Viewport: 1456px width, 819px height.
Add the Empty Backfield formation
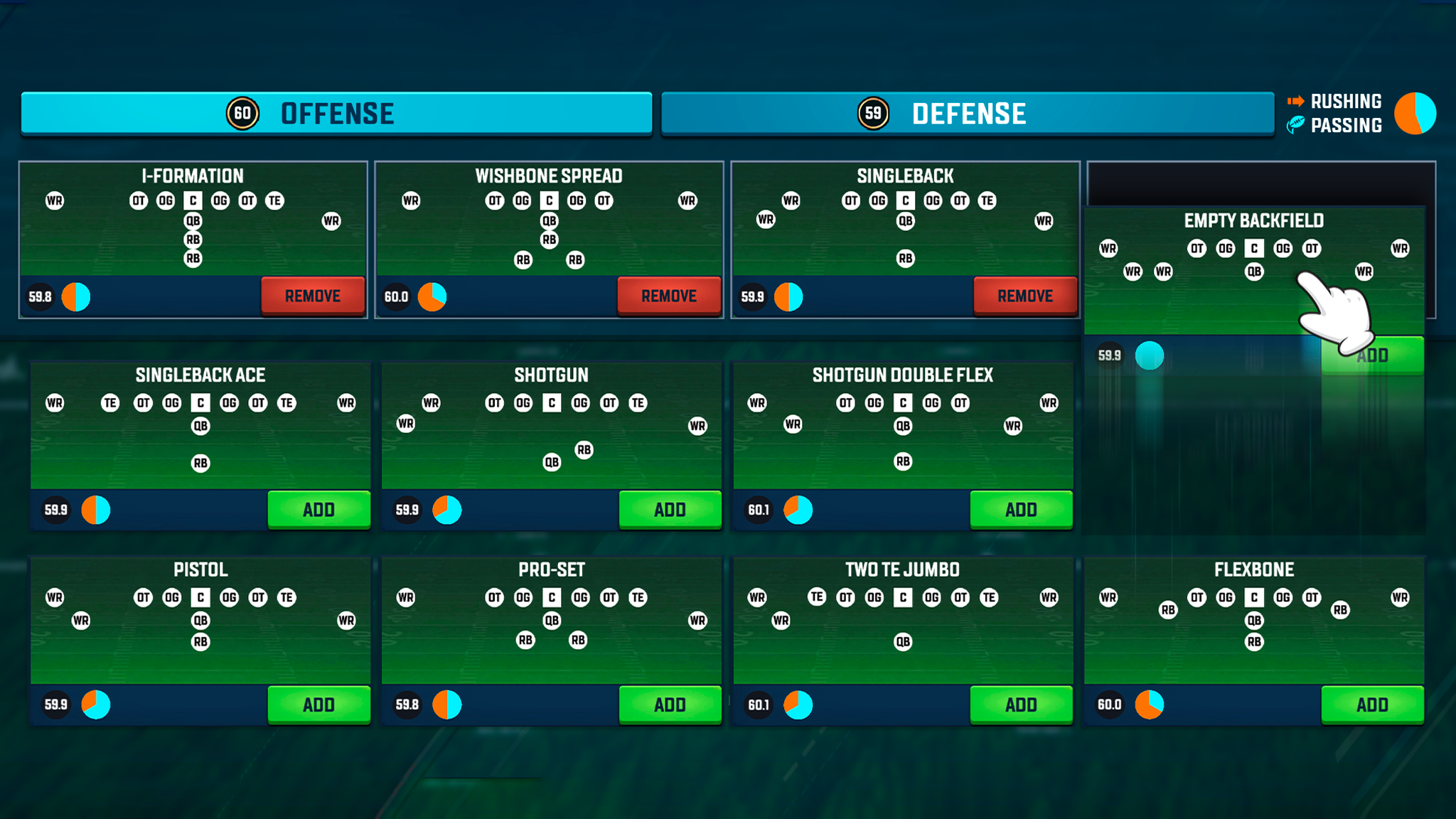tap(1374, 355)
